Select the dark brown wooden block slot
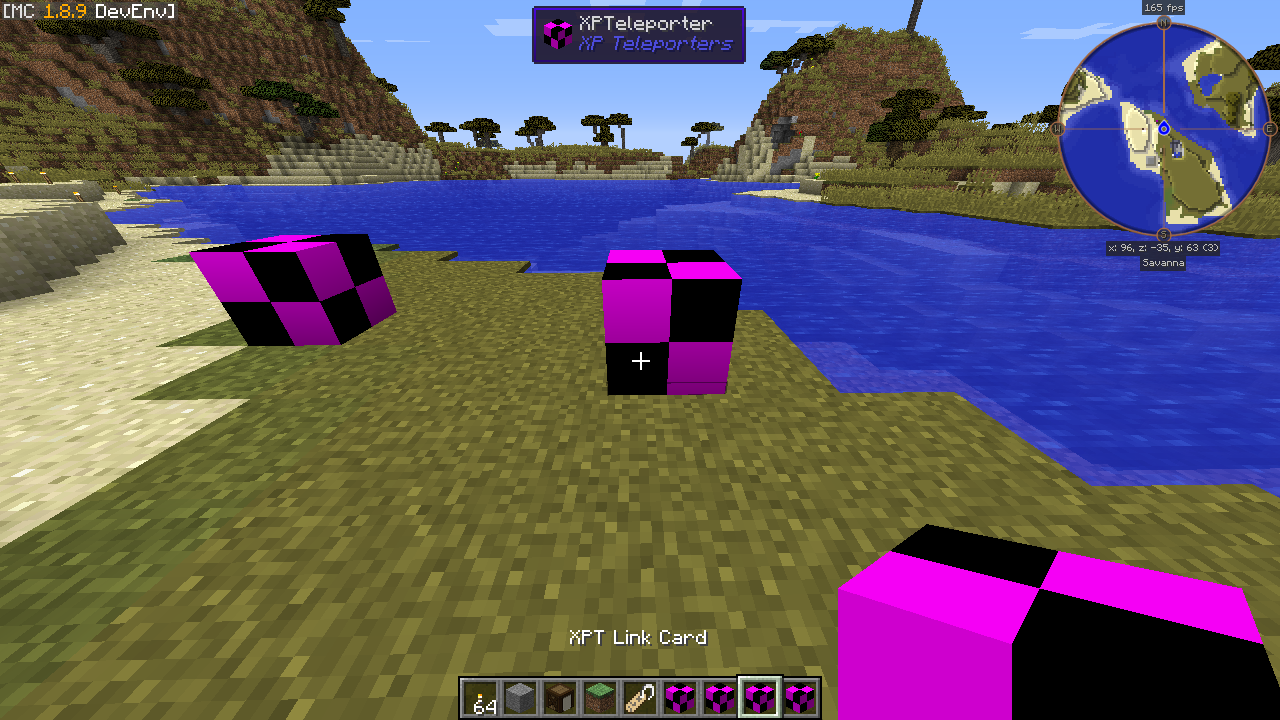 pyautogui.click(x=560, y=697)
